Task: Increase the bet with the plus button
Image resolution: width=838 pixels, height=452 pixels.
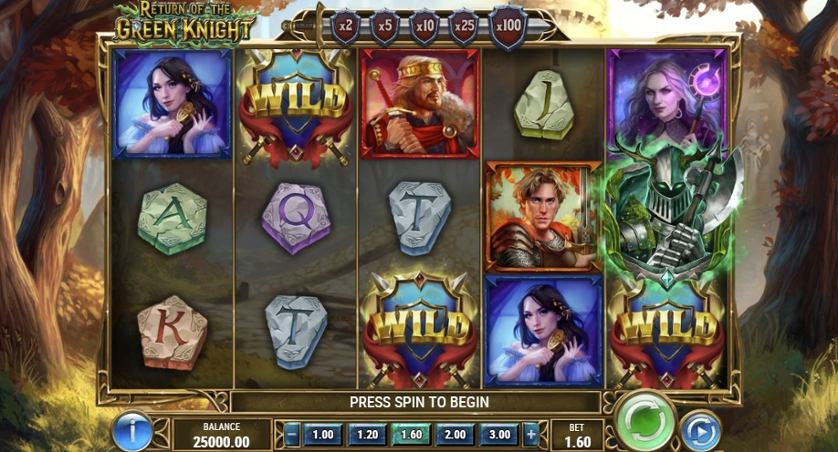Action: (531, 435)
